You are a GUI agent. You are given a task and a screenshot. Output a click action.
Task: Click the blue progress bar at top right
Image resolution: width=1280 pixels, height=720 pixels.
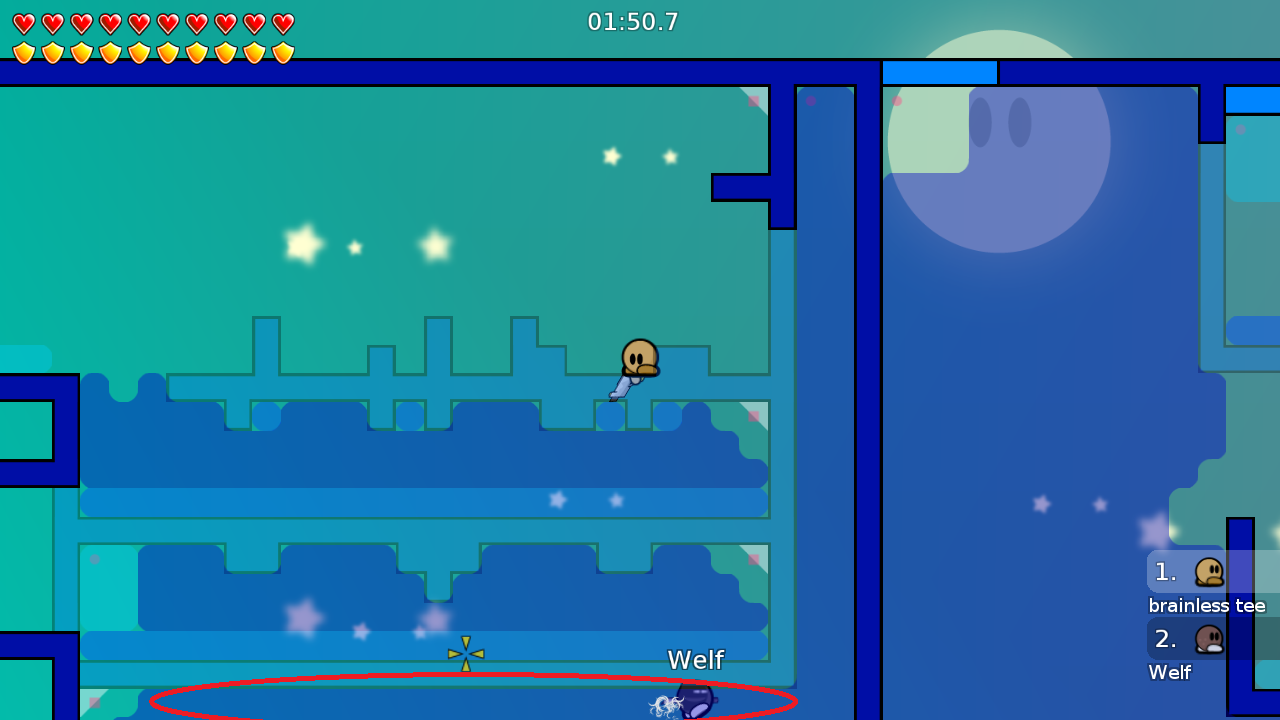point(939,71)
